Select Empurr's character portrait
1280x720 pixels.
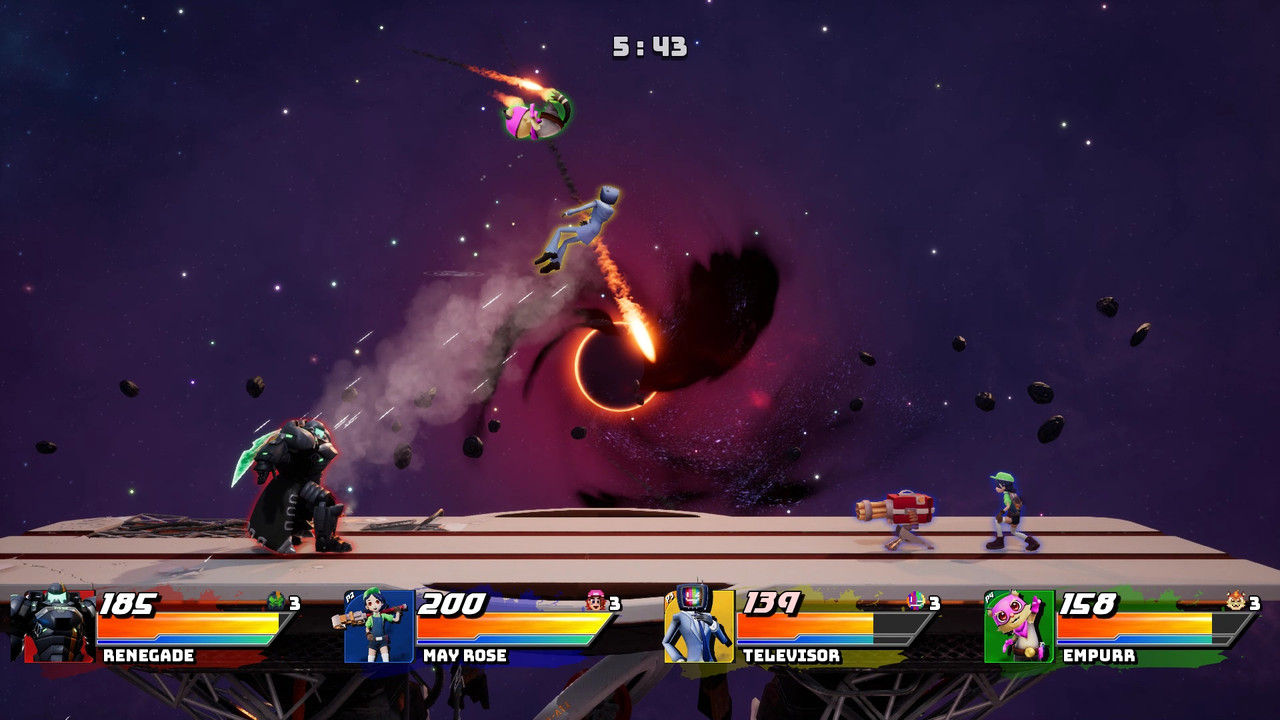[x=1019, y=626]
